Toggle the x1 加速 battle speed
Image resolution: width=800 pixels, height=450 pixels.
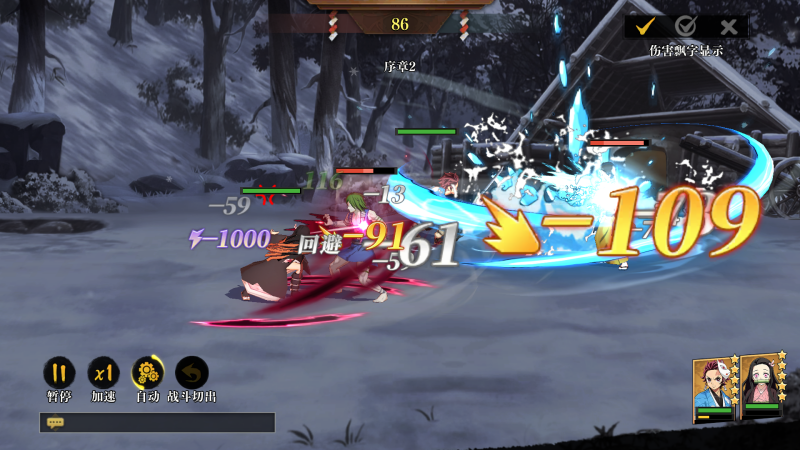[x=103, y=373]
